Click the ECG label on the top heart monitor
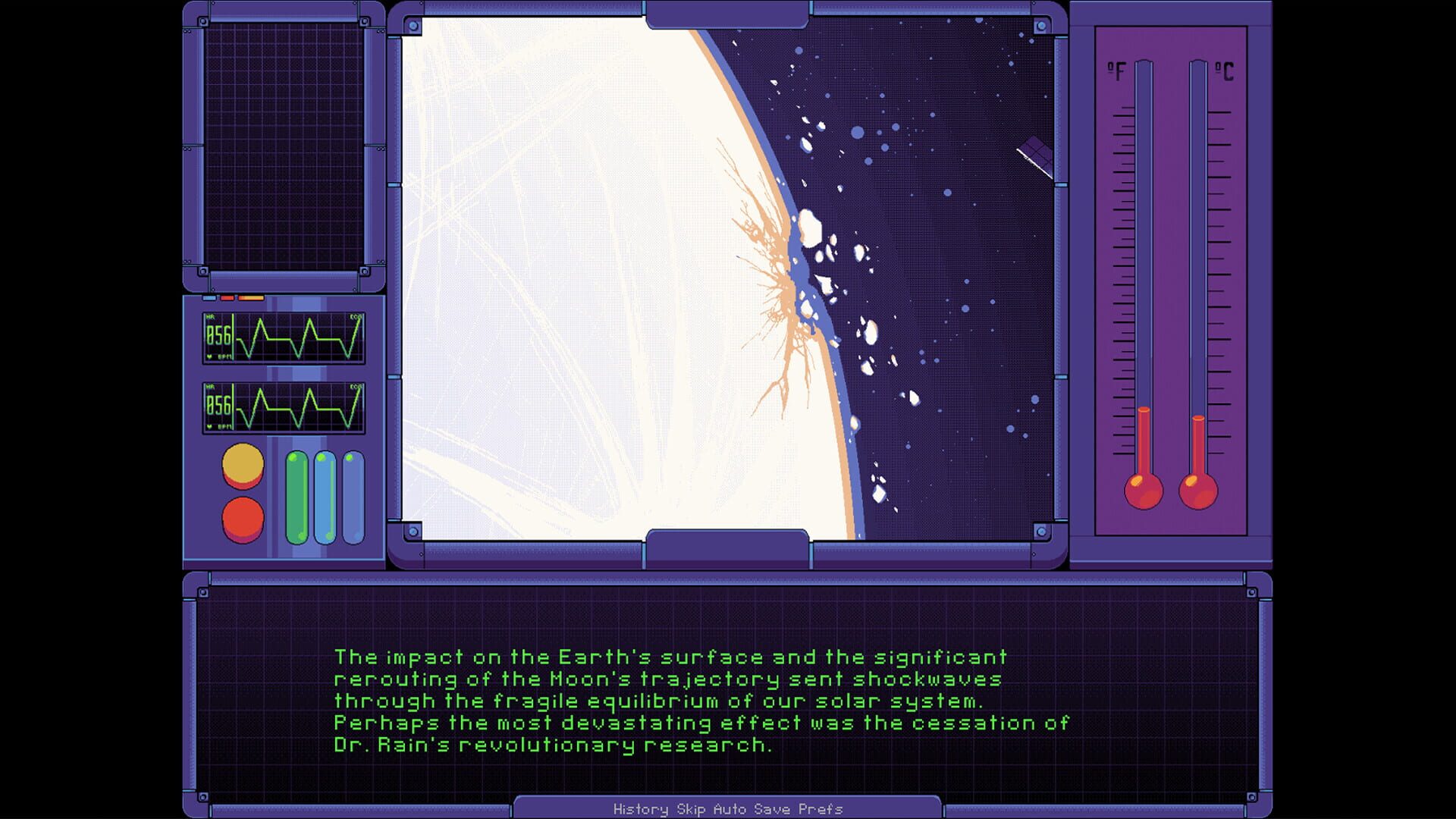Viewport: 1456px width, 819px height. point(356,317)
